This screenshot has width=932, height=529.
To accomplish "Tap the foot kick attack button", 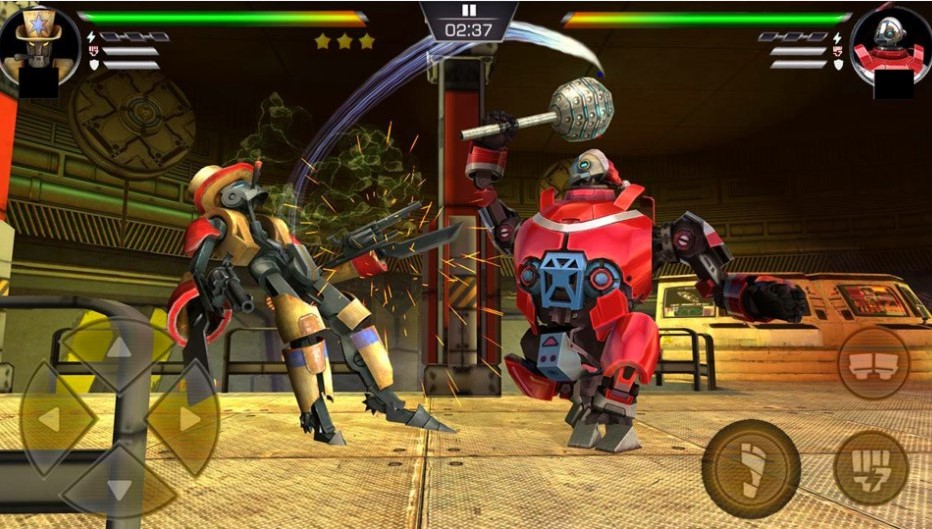I will coord(751,468).
